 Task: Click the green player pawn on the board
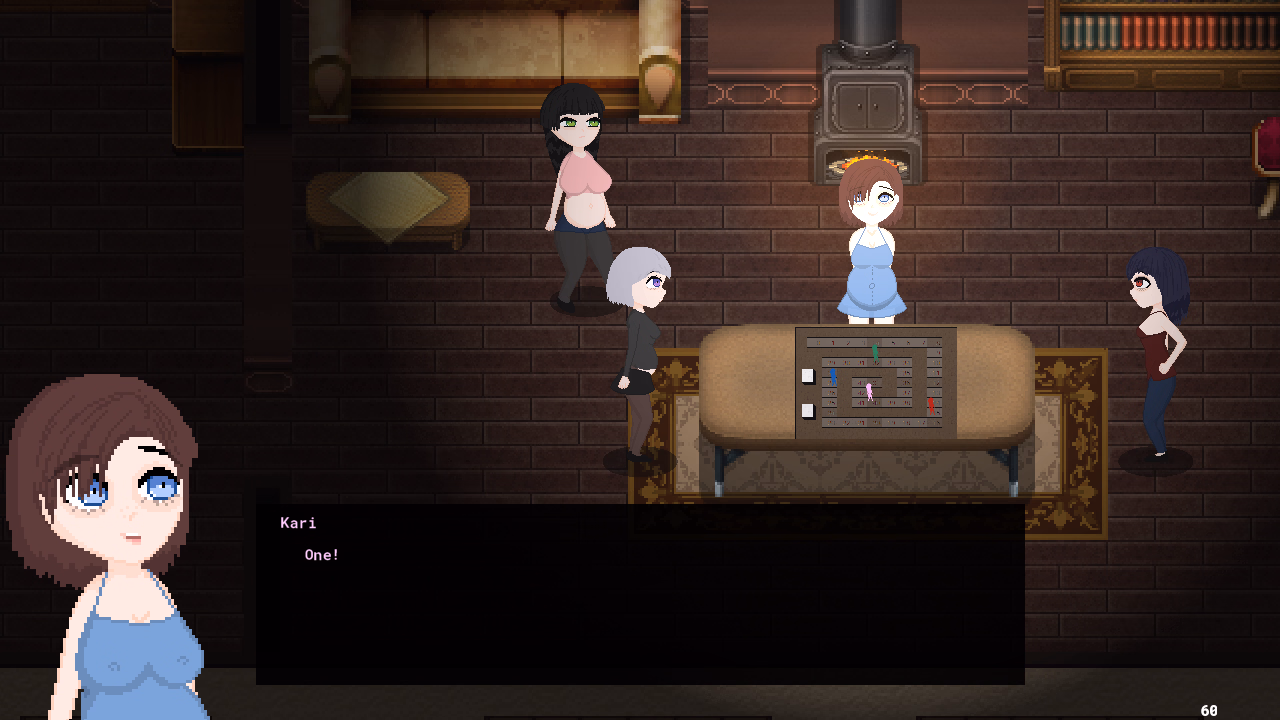pyautogui.click(x=876, y=354)
